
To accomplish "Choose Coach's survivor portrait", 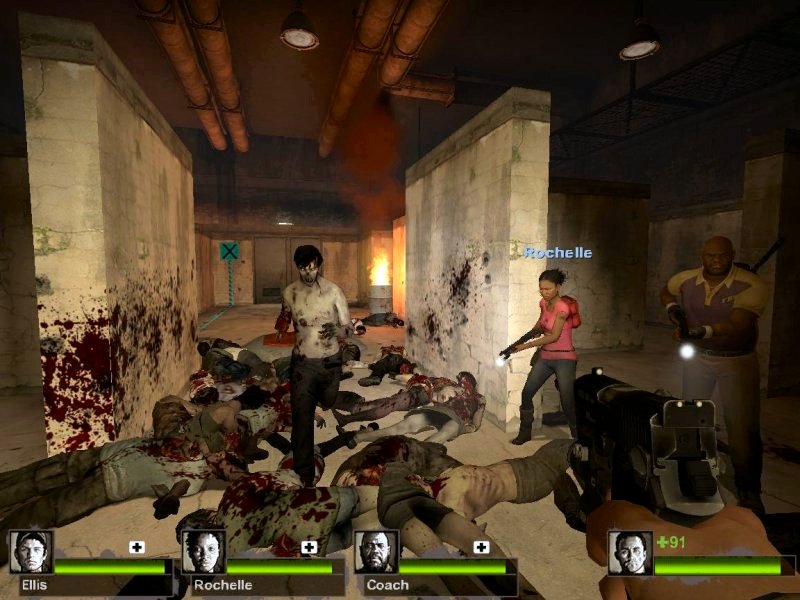I will (376, 552).
